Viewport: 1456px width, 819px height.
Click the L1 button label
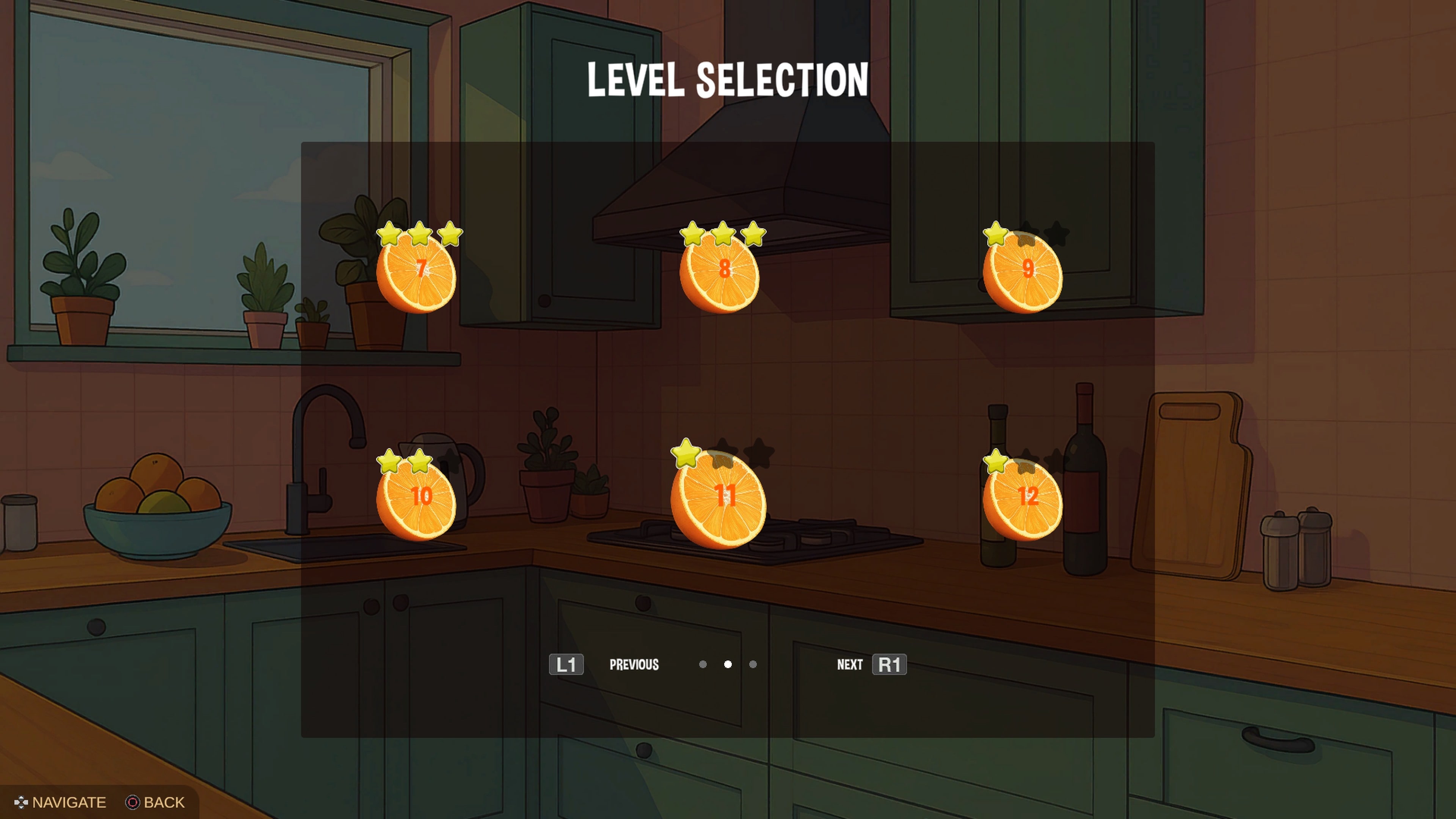click(566, 665)
